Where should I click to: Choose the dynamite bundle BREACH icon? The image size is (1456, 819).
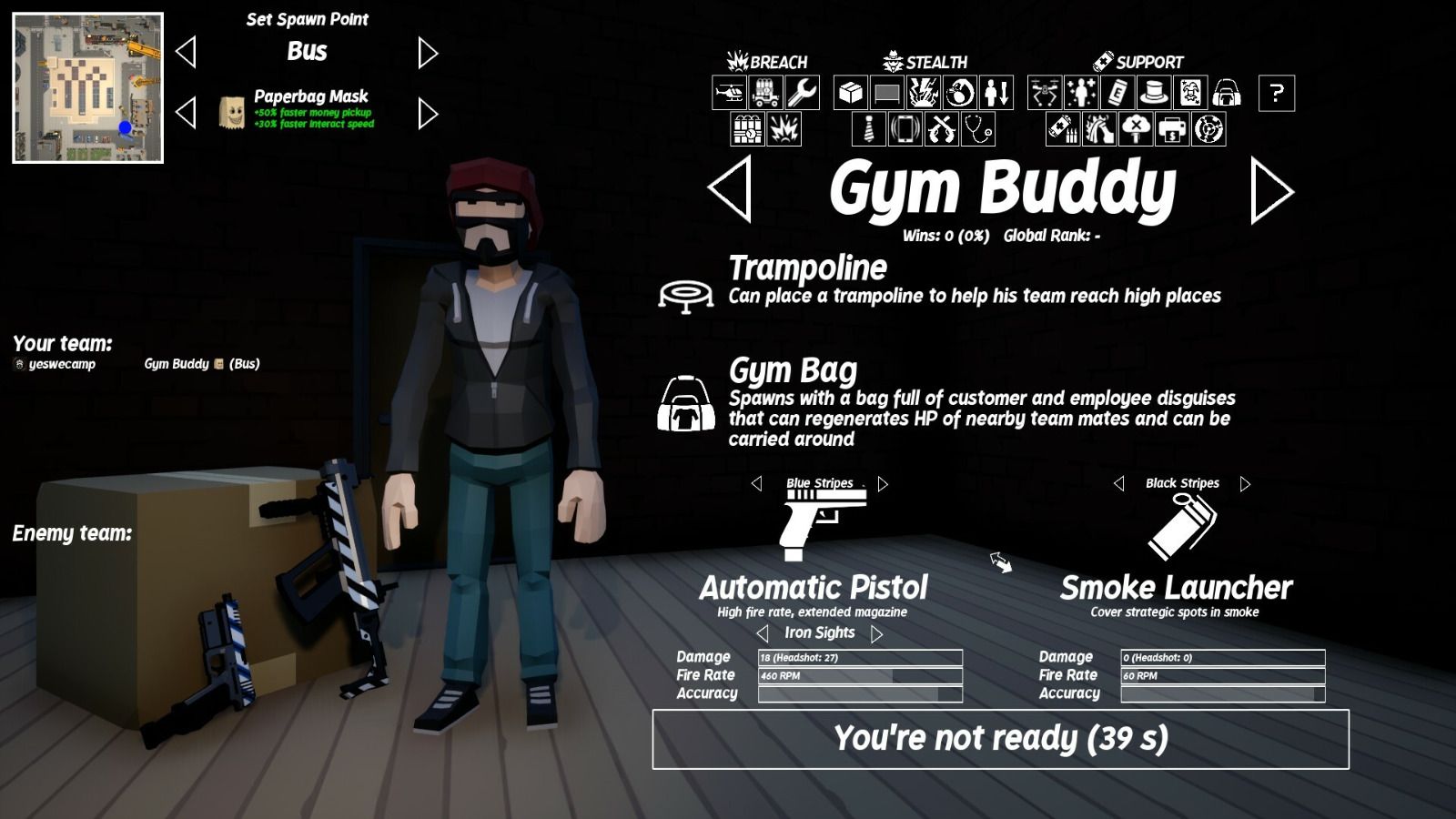click(747, 130)
